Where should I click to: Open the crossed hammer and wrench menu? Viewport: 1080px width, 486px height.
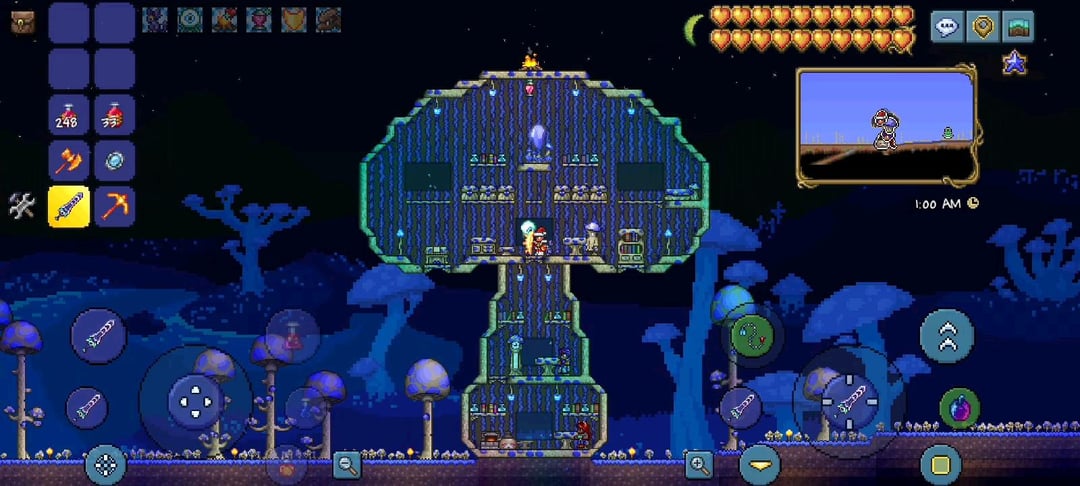[x=22, y=207]
